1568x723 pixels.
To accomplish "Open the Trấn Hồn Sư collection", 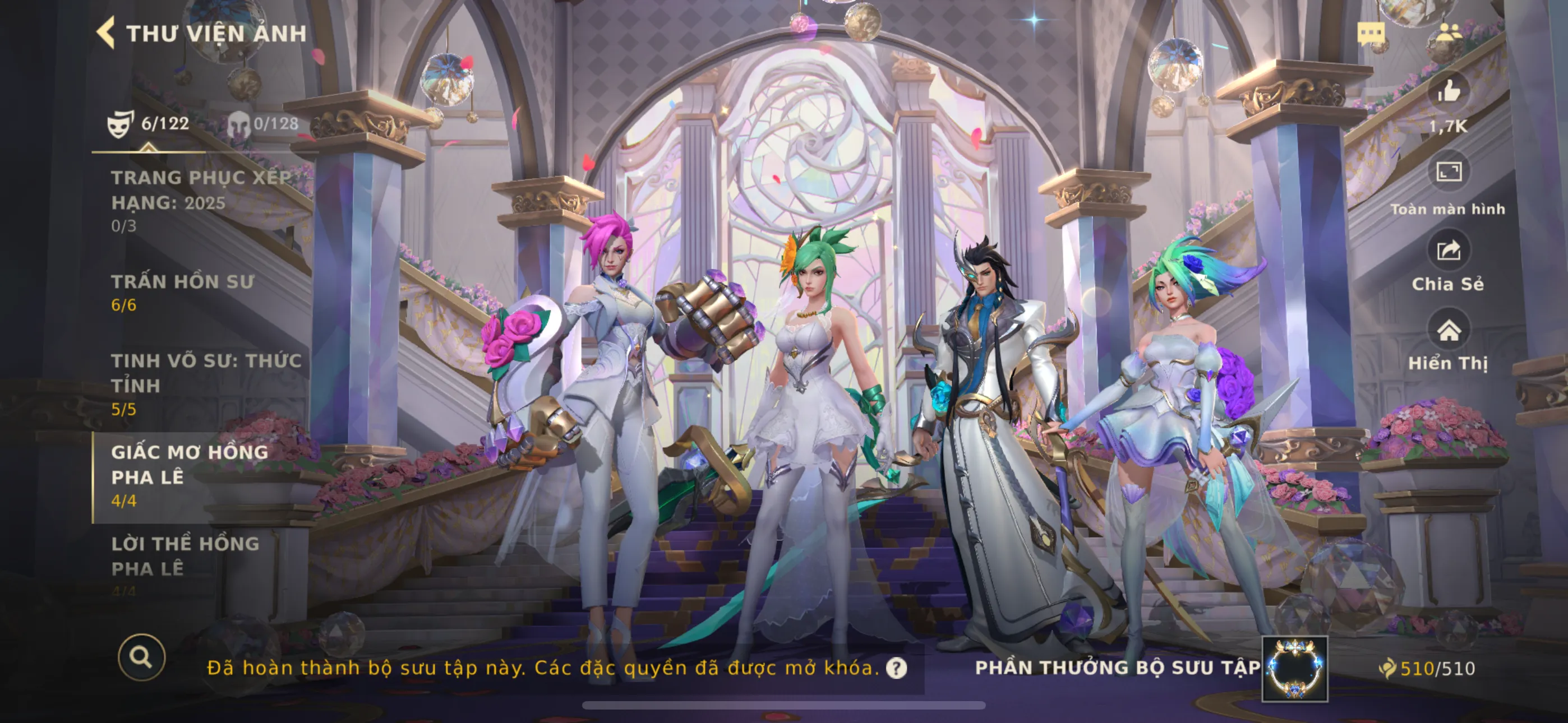I will (x=183, y=292).
